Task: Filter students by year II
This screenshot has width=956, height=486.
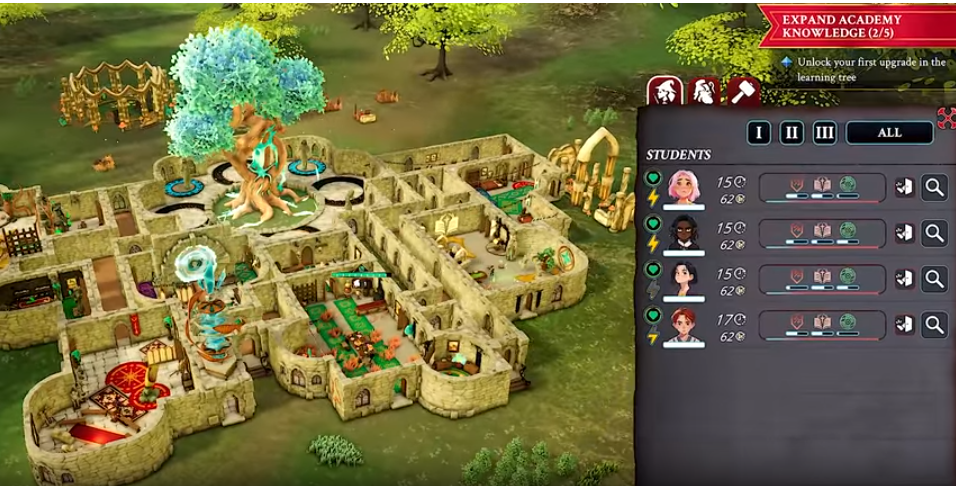Action: (x=791, y=133)
